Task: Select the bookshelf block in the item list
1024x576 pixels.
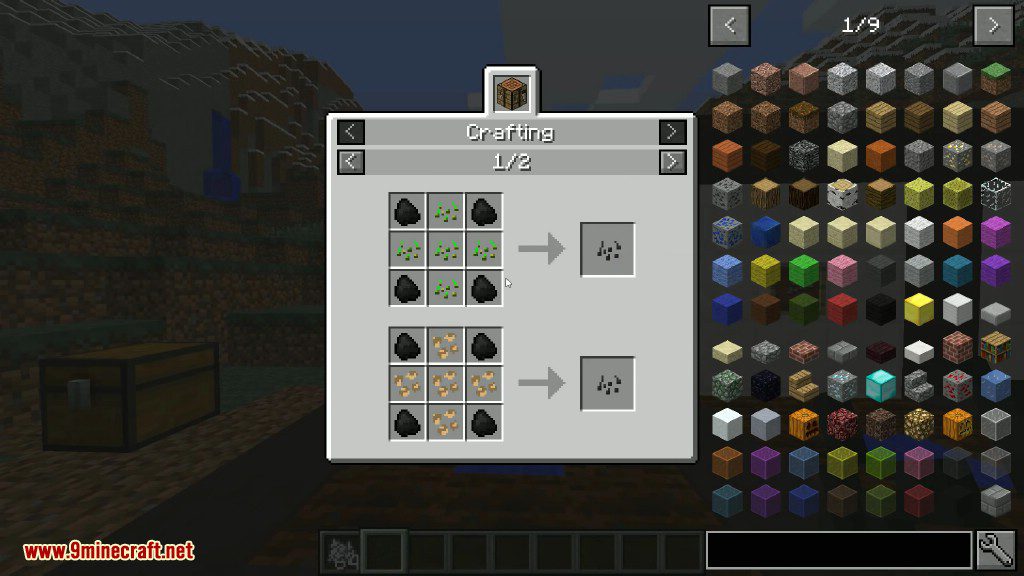Action: [995, 346]
